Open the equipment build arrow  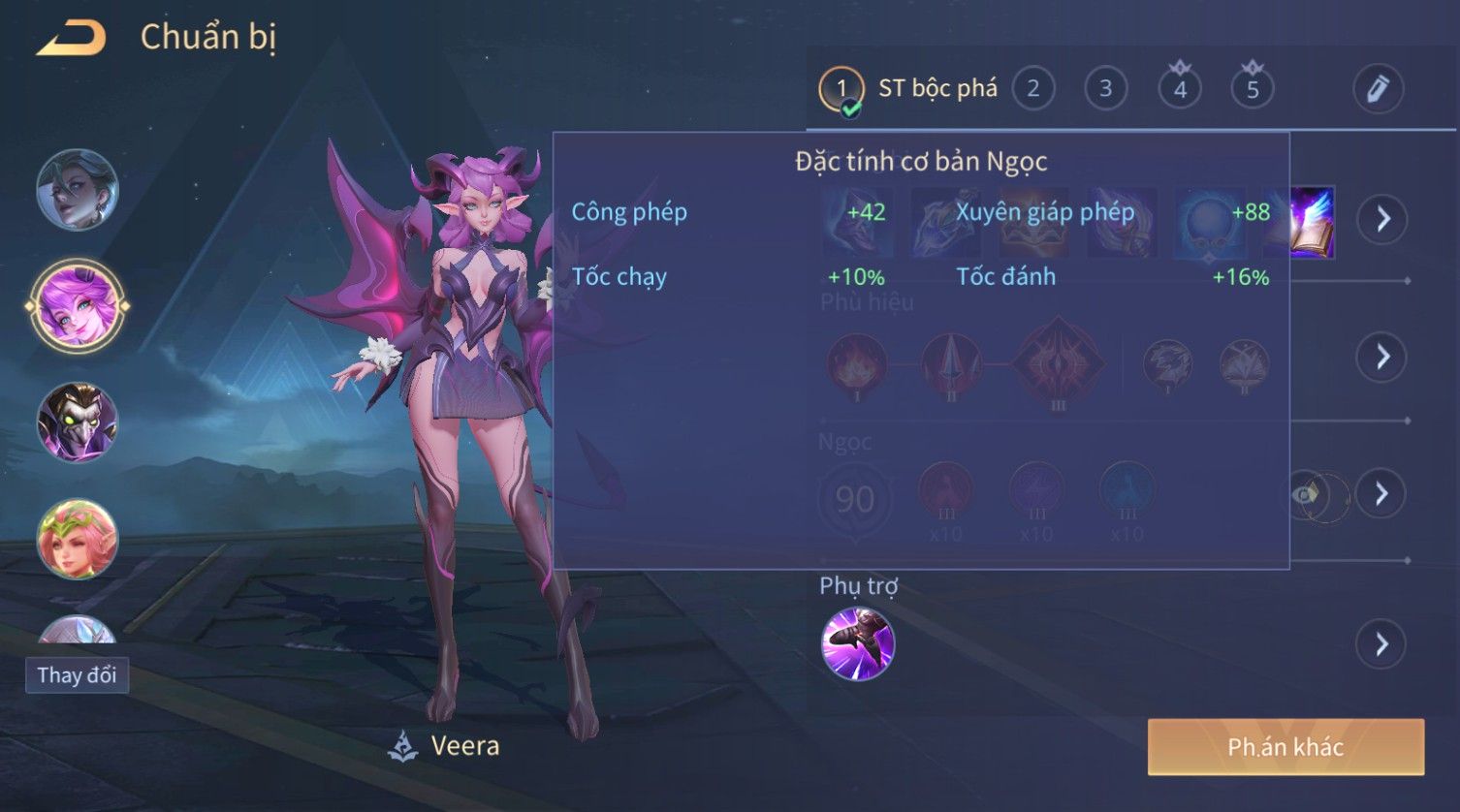pyautogui.click(x=1381, y=219)
